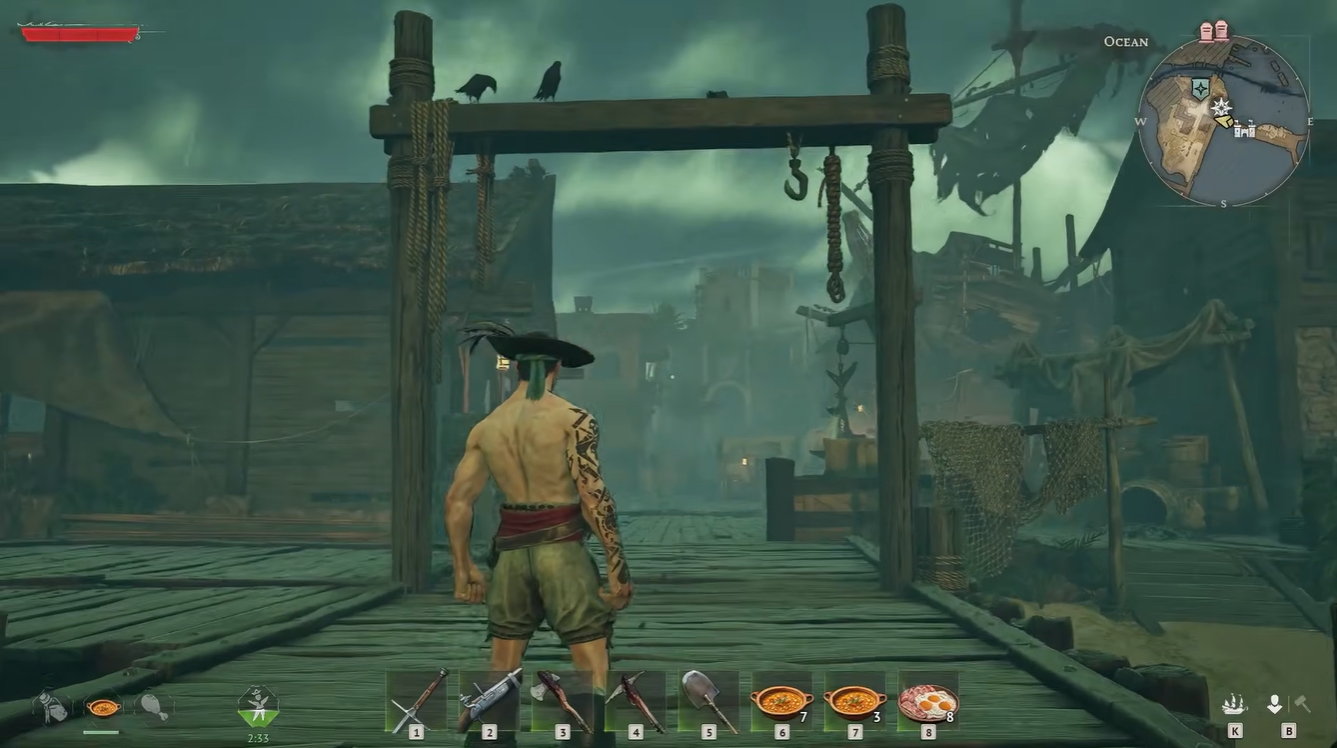Consume bacon and eggs in slot 8

[x=927, y=697]
